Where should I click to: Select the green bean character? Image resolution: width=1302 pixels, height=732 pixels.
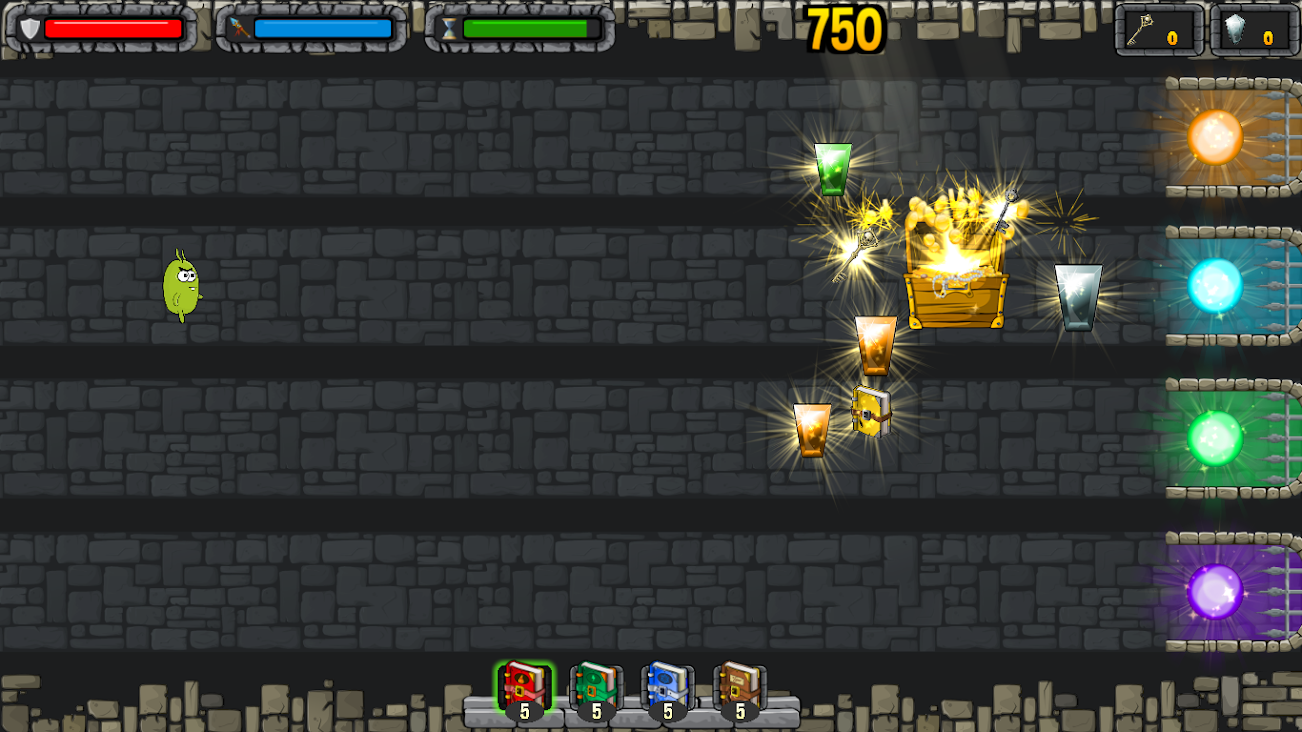180,287
